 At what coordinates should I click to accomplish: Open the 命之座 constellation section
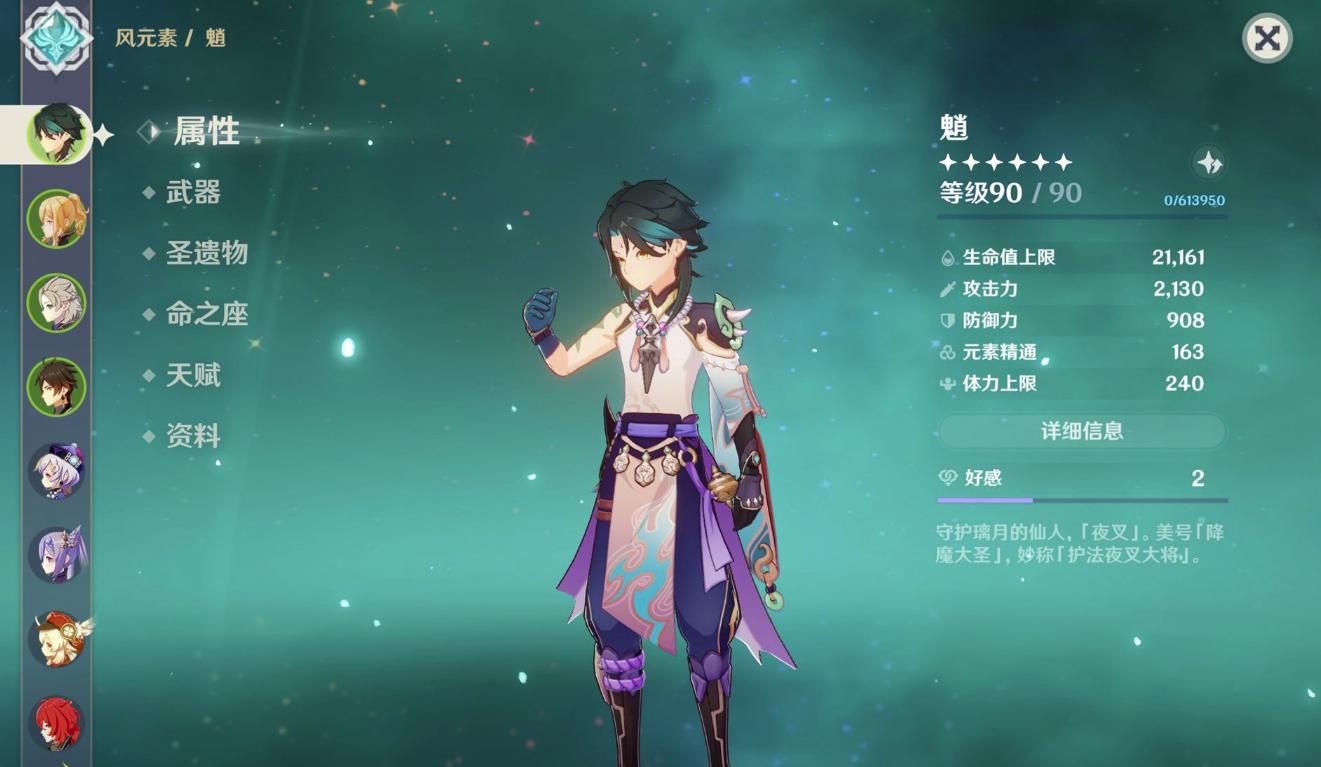click(x=205, y=314)
